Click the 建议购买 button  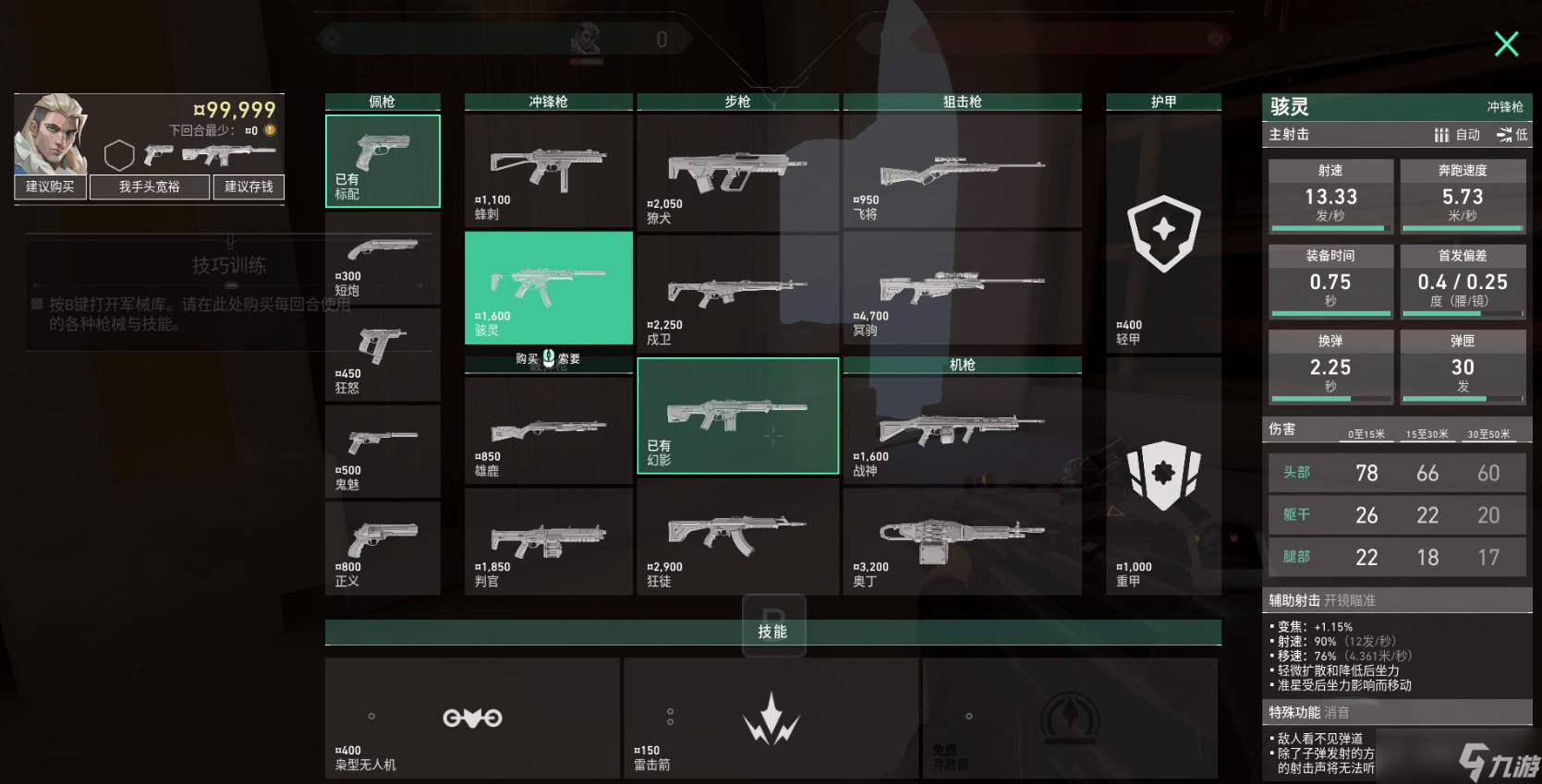click(50, 187)
